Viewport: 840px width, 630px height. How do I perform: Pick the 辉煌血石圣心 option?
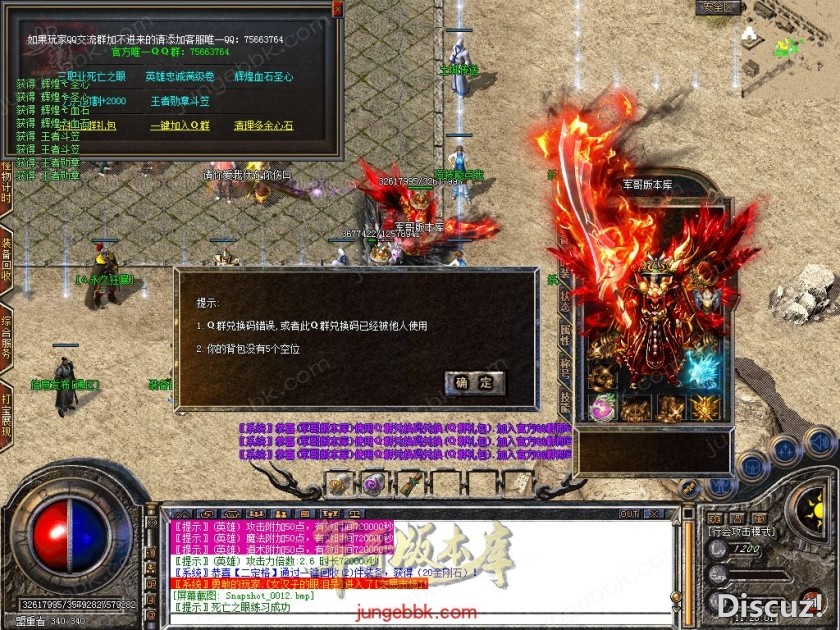coord(263,76)
